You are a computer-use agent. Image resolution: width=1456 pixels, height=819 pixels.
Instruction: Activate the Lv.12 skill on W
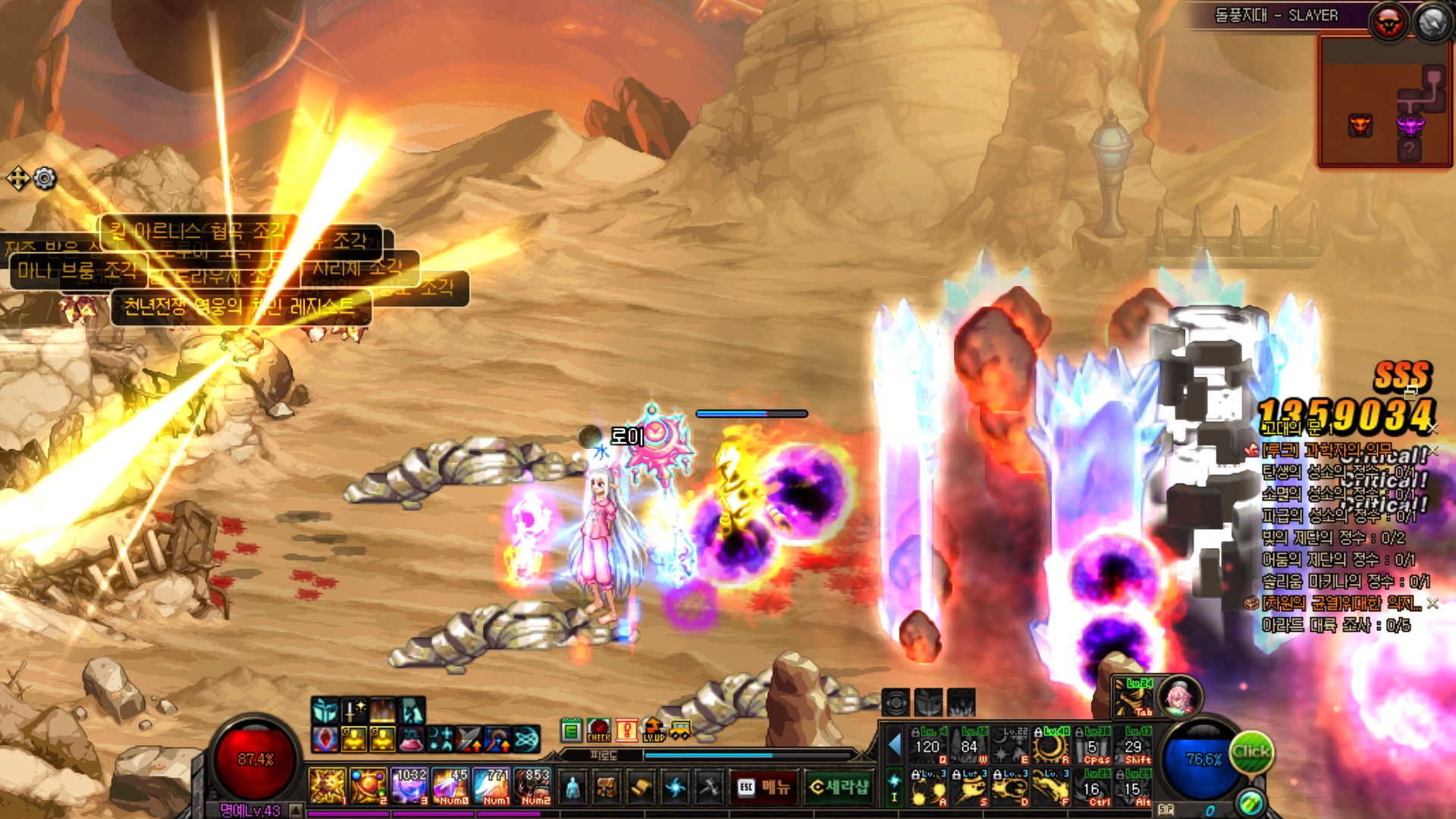970,745
